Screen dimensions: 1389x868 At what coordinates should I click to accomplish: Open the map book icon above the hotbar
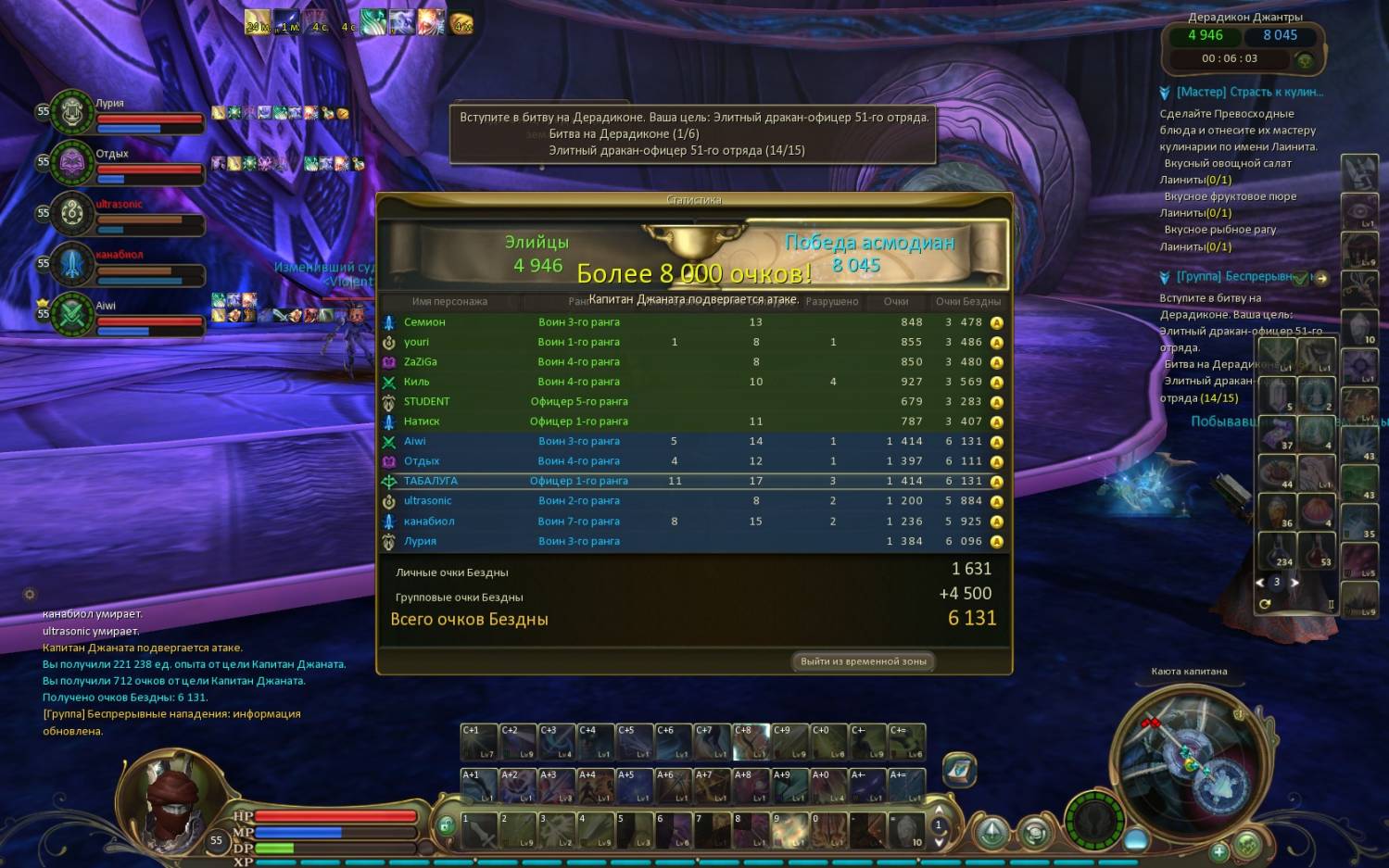960,769
